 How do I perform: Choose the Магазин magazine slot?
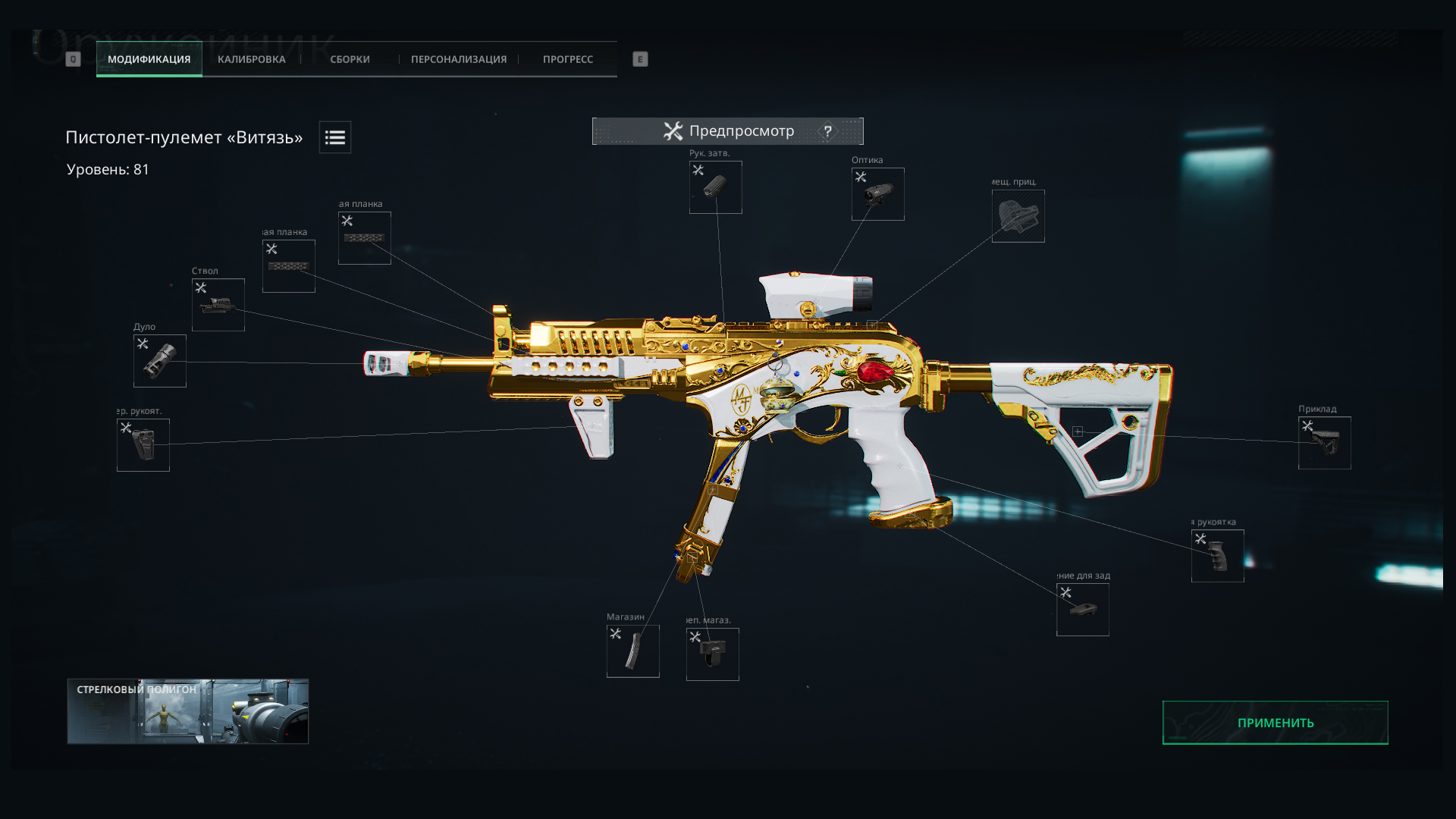(632, 651)
